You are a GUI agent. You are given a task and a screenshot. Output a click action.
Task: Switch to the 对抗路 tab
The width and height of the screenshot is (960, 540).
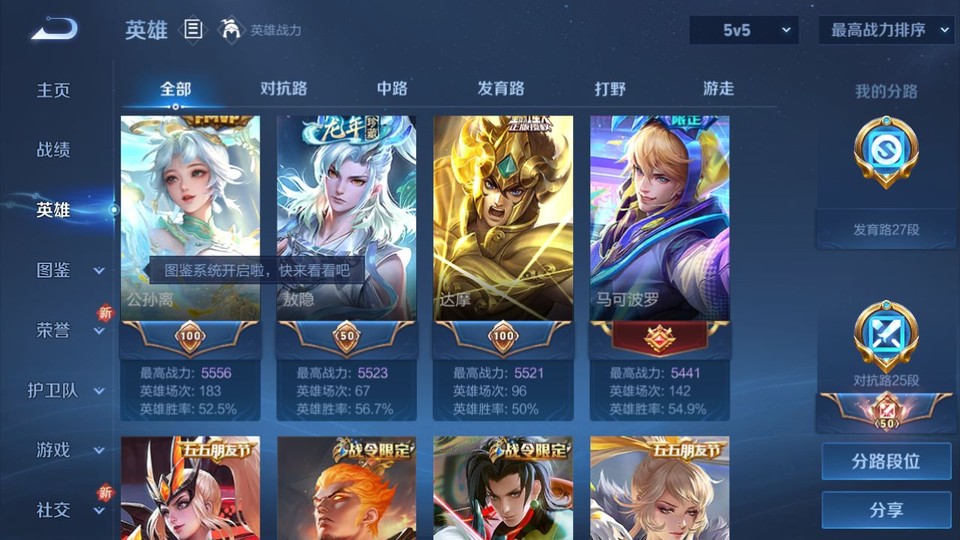[283, 88]
